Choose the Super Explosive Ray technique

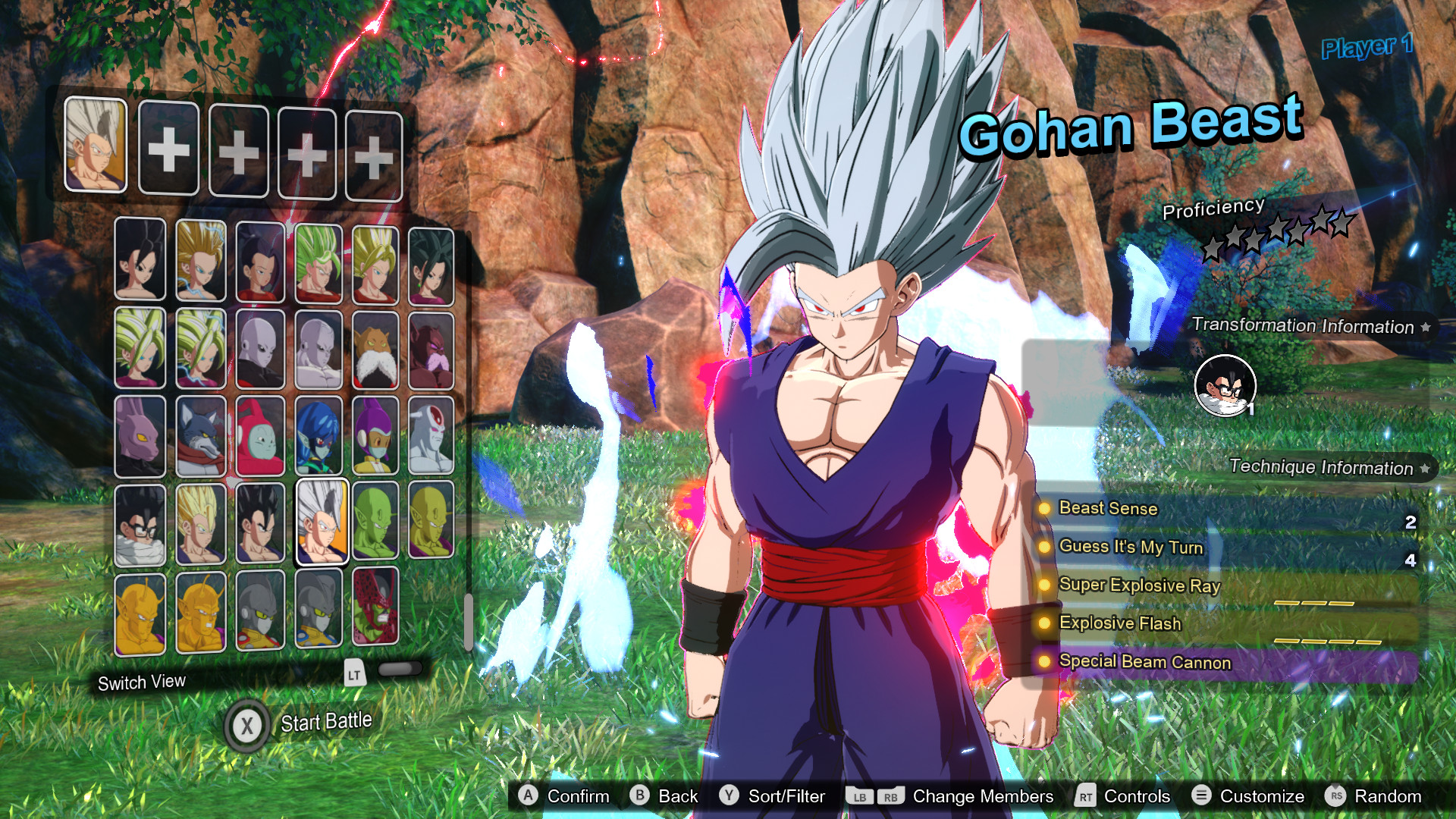[x=1225, y=585]
